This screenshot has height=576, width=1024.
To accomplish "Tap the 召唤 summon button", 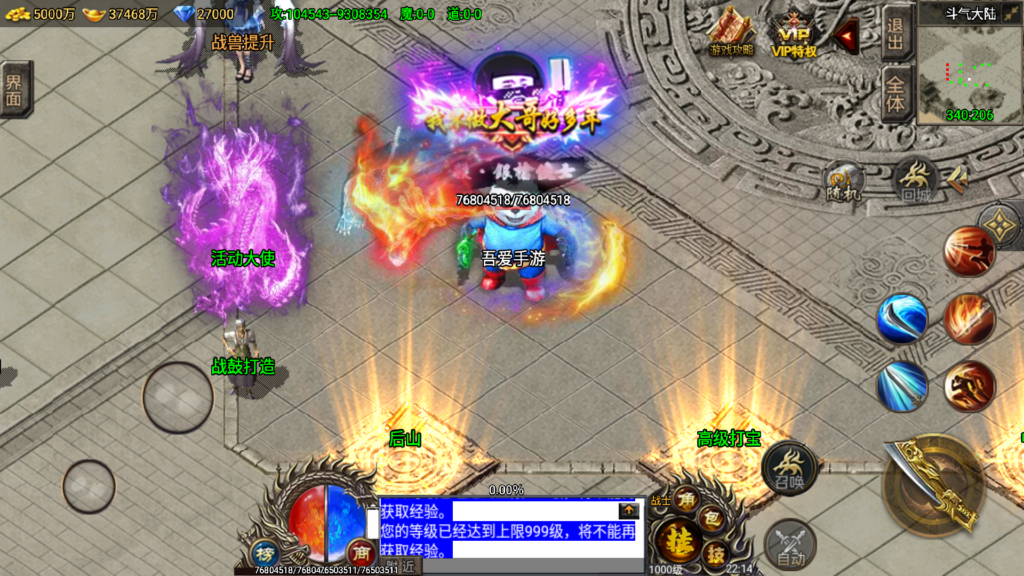I will pyautogui.click(x=790, y=468).
